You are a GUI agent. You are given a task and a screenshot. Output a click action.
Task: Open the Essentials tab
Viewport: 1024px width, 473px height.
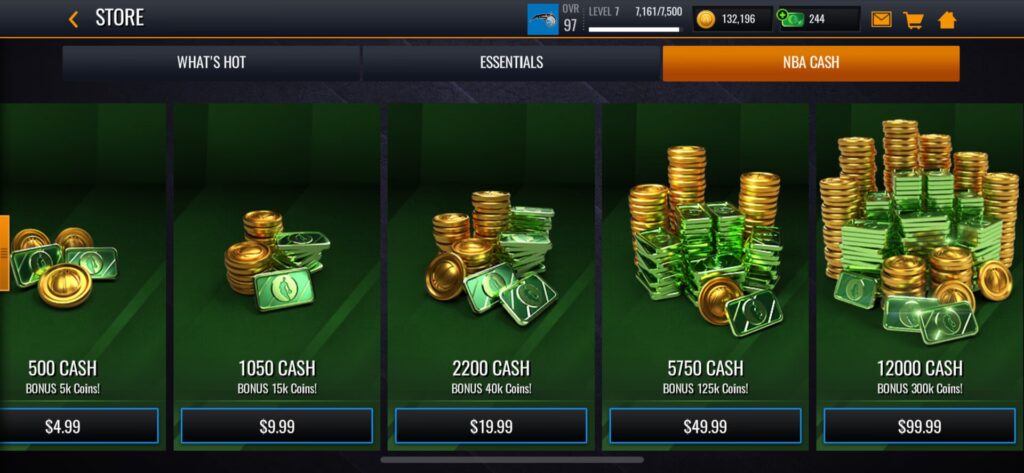(x=511, y=63)
